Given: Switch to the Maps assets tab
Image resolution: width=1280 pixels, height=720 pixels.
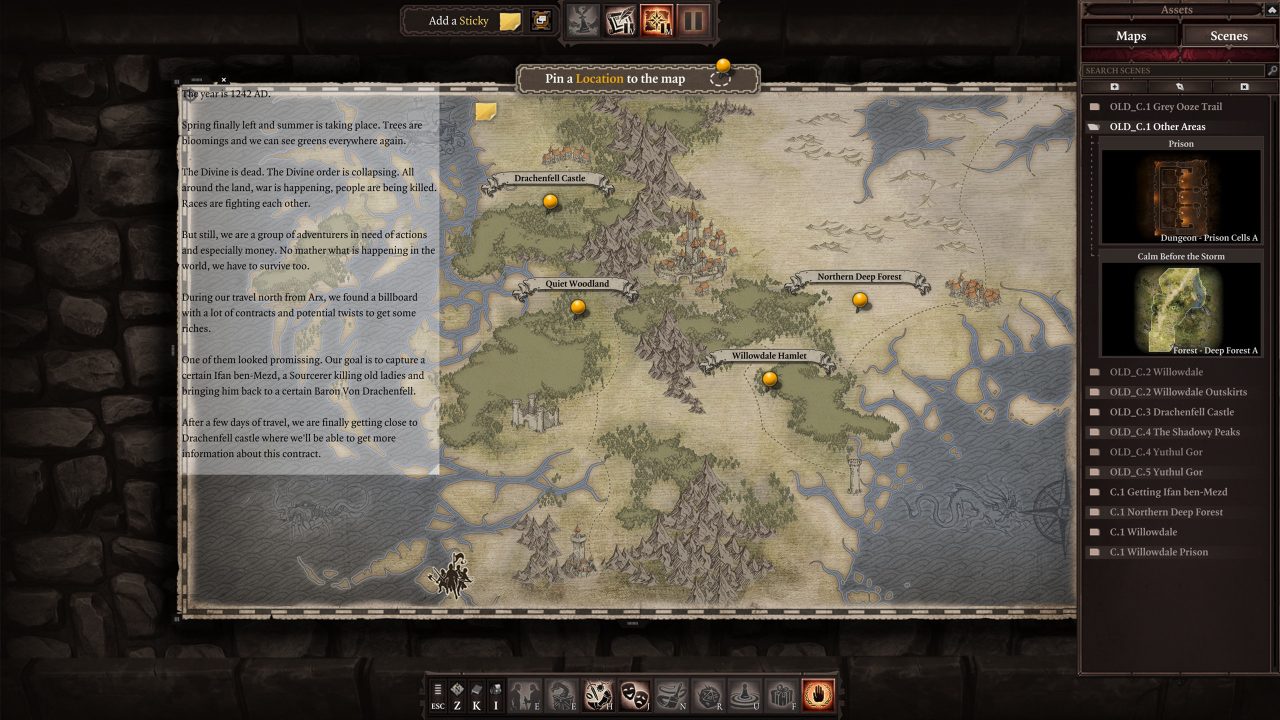Looking at the screenshot, I should [x=1130, y=36].
